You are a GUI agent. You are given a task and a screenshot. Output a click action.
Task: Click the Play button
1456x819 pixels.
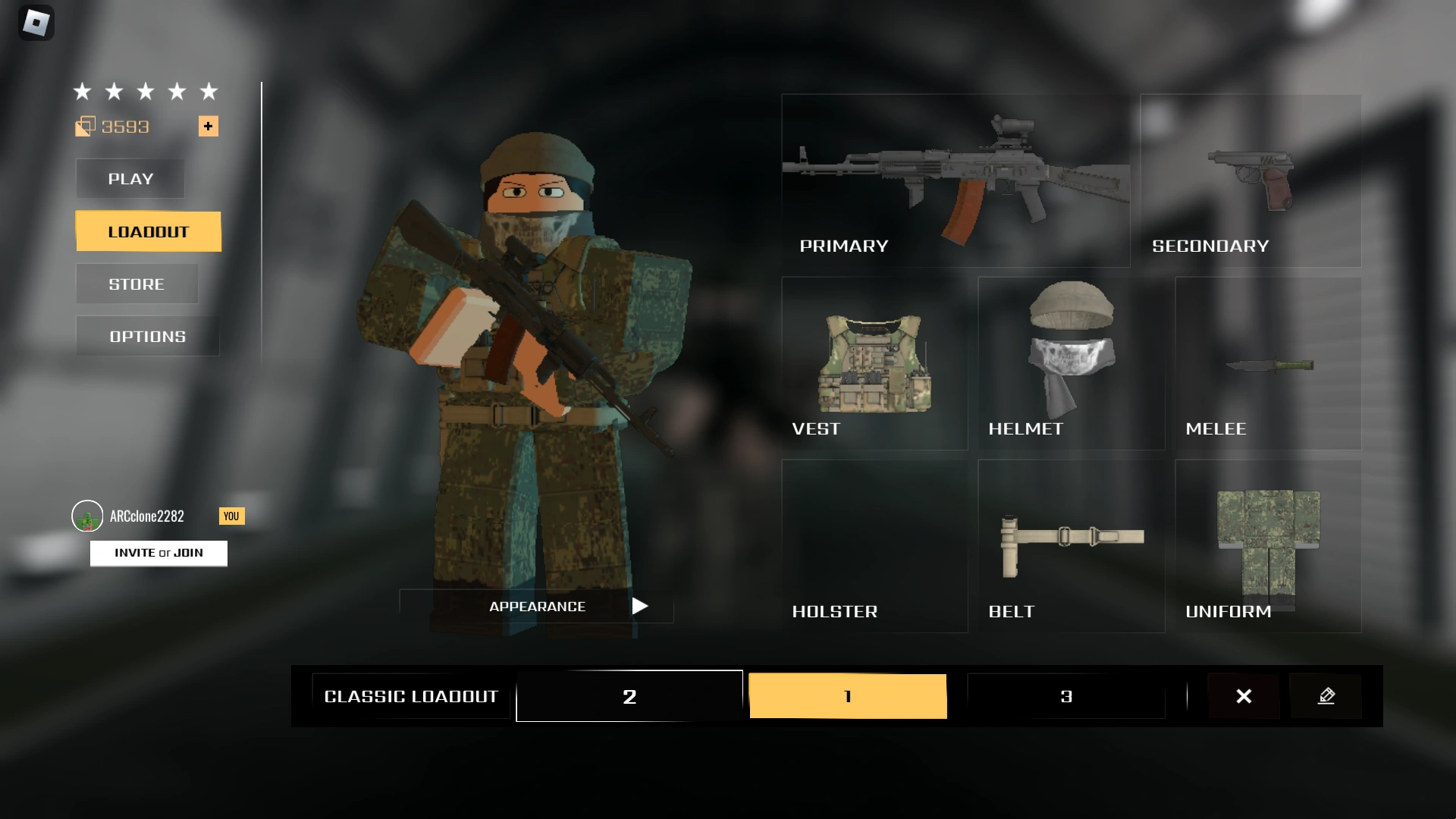[x=130, y=179]
